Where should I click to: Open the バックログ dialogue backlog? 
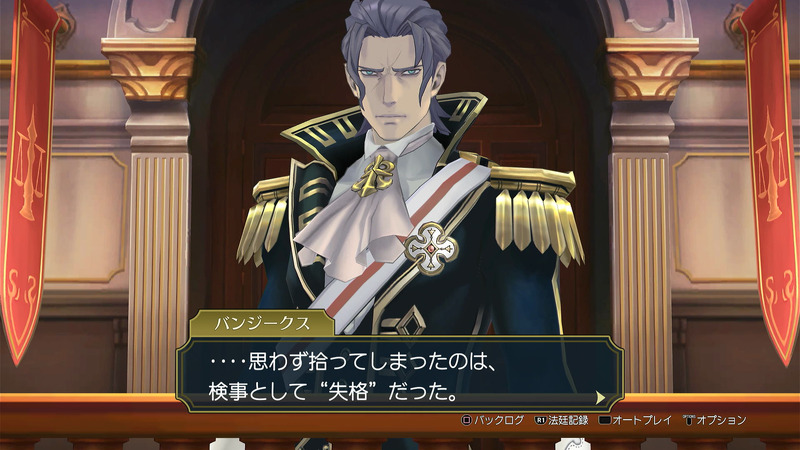pos(492,420)
